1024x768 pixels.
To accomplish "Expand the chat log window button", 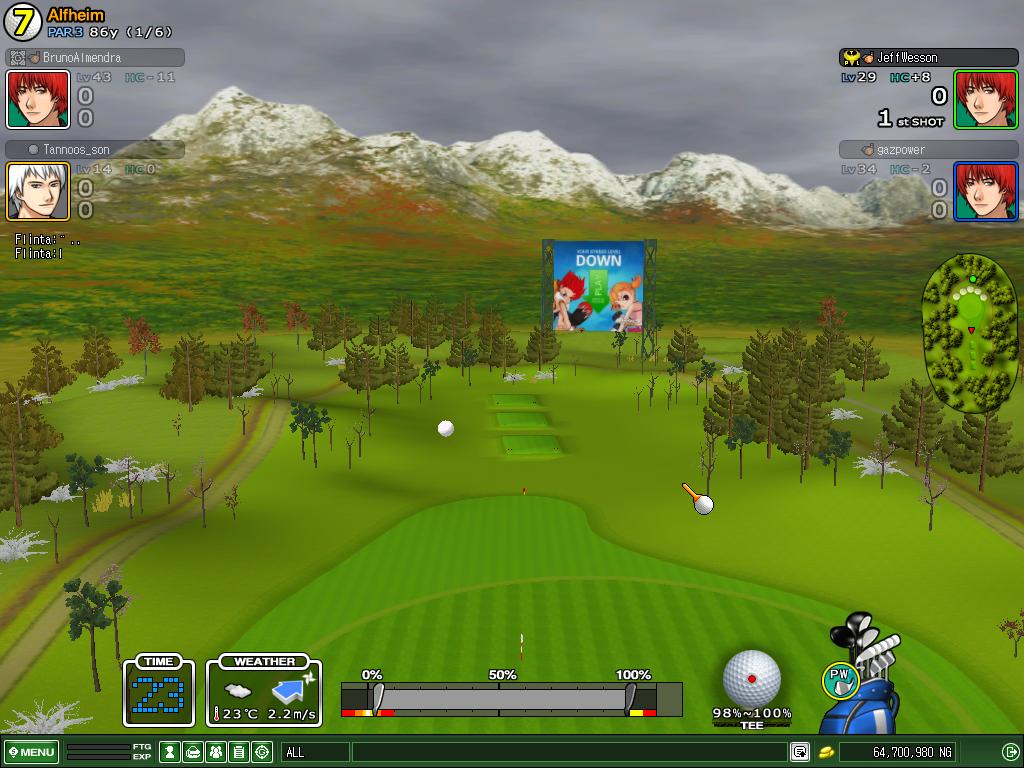I will click(800, 752).
